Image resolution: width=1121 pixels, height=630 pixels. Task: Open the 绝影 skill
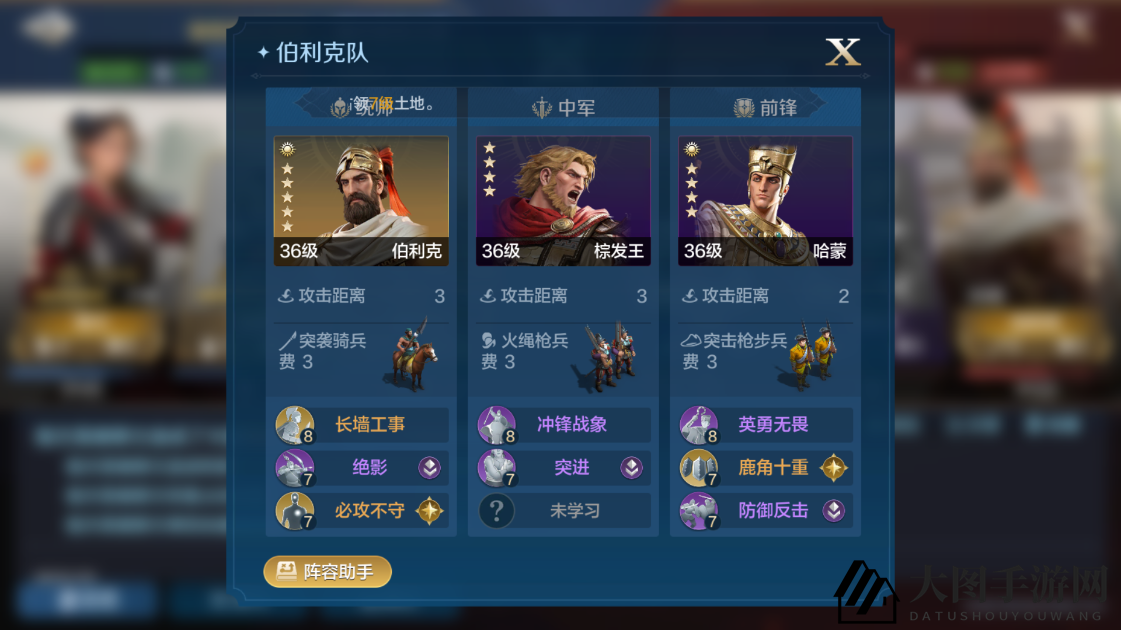point(362,467)
